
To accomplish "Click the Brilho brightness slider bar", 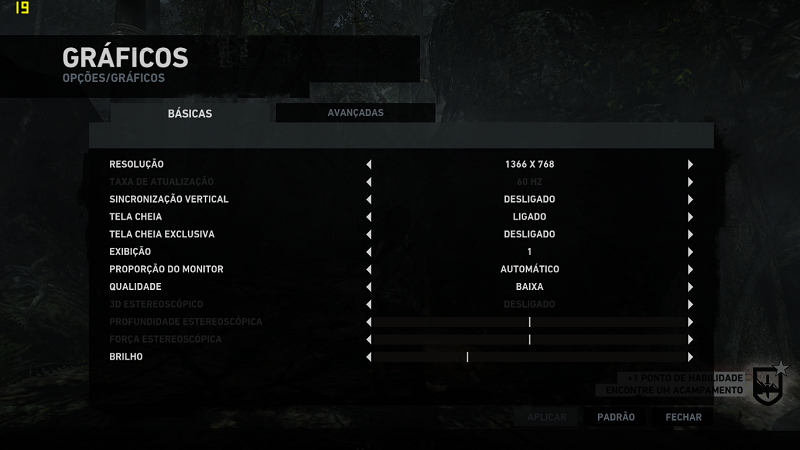I will pos(529,357).
